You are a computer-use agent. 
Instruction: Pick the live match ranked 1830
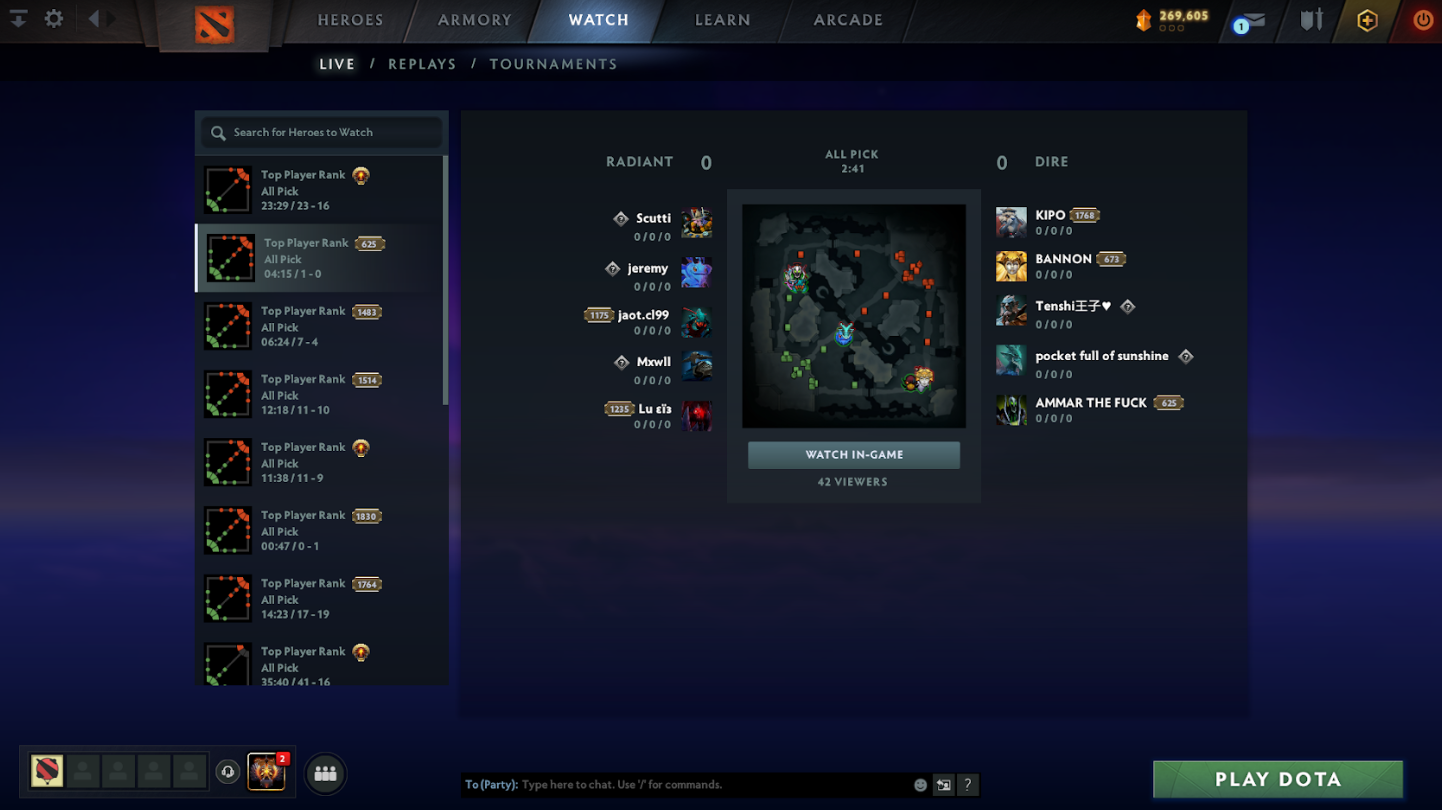(320, 531)
